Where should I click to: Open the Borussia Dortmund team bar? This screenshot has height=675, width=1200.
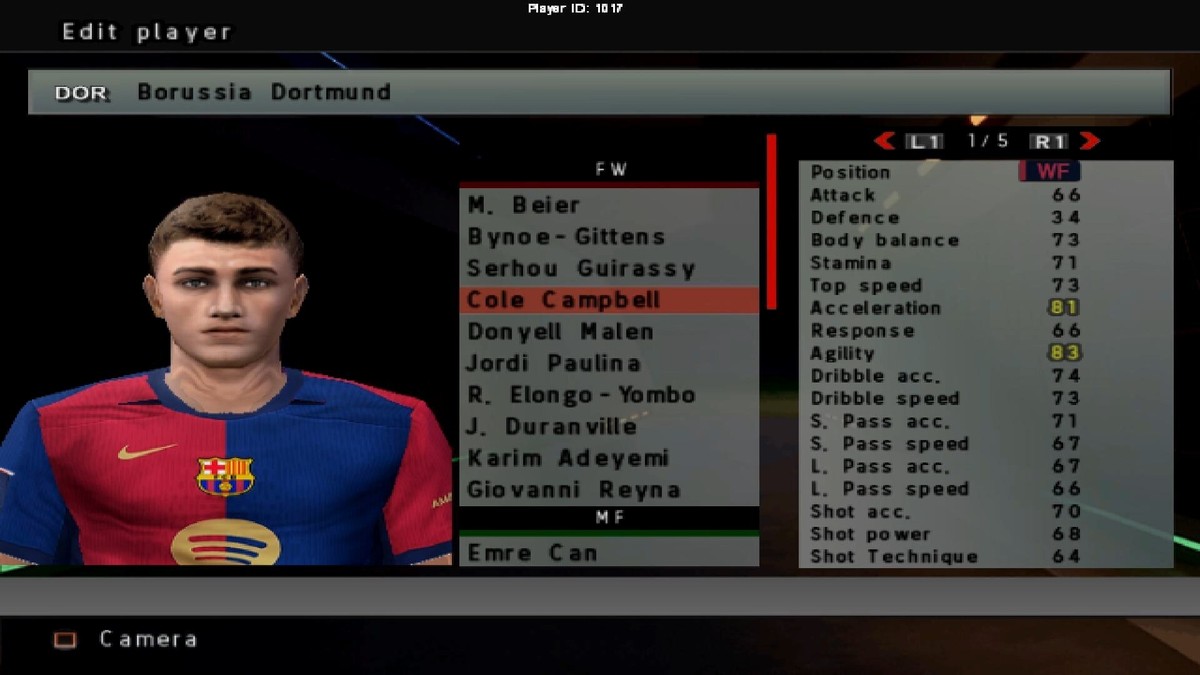(x=599, y=92)
